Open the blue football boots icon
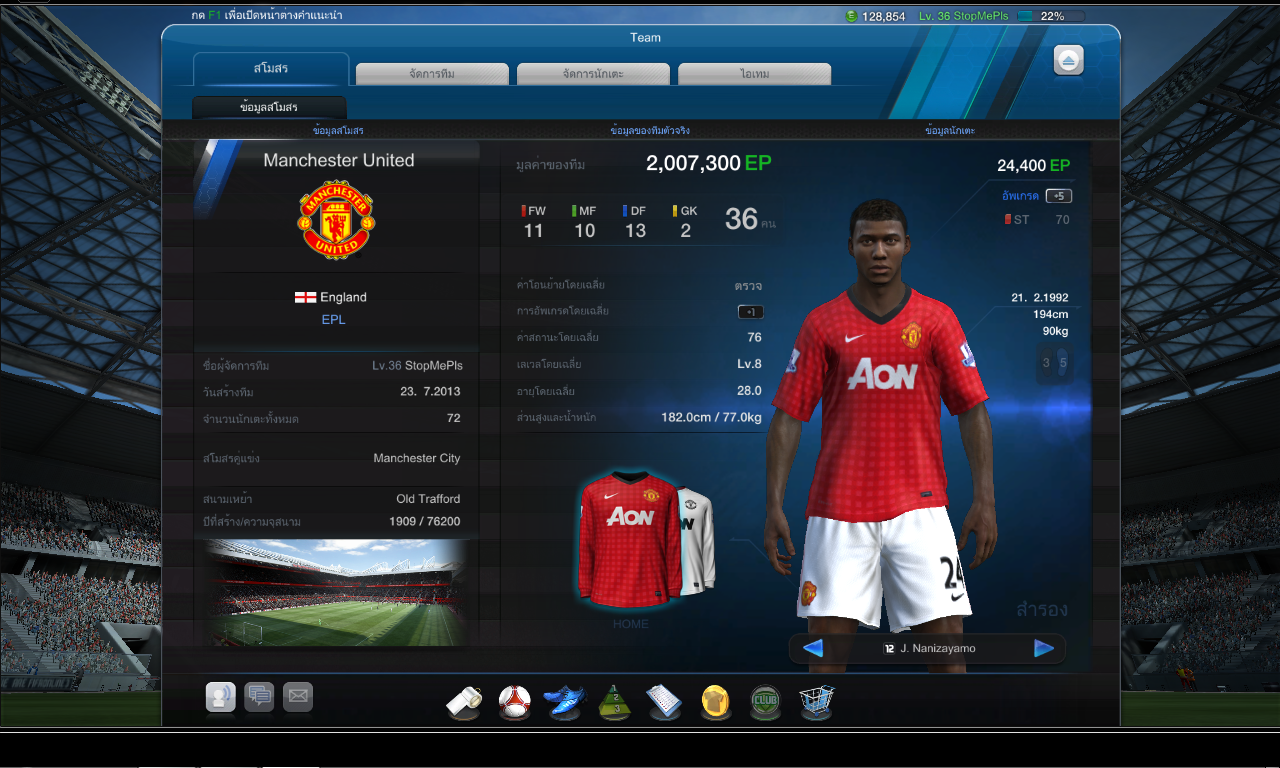The width and height of the screenshot is (1280, 768). coord(564,701)
